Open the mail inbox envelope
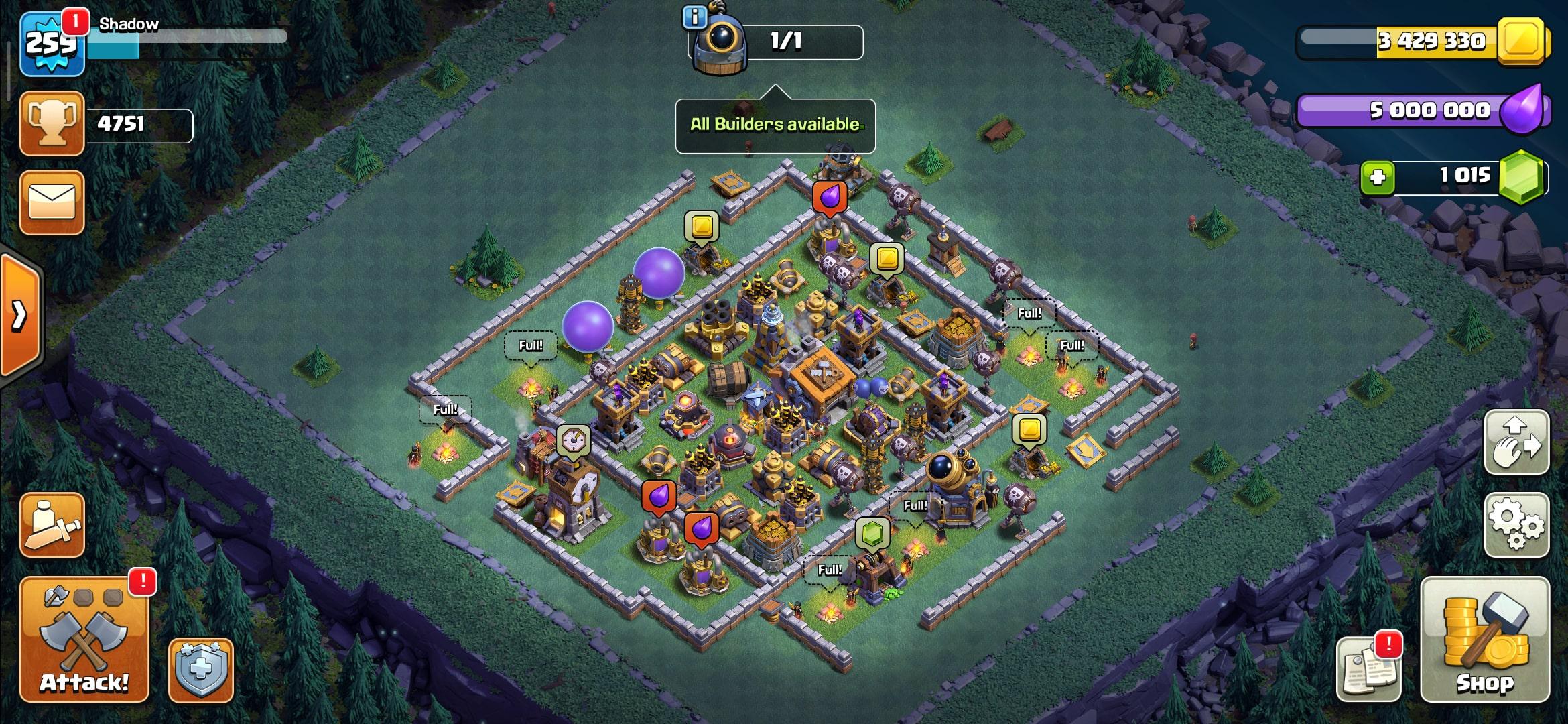The height and width of the screenshot is (724, 1568). (x=52, y=202)
